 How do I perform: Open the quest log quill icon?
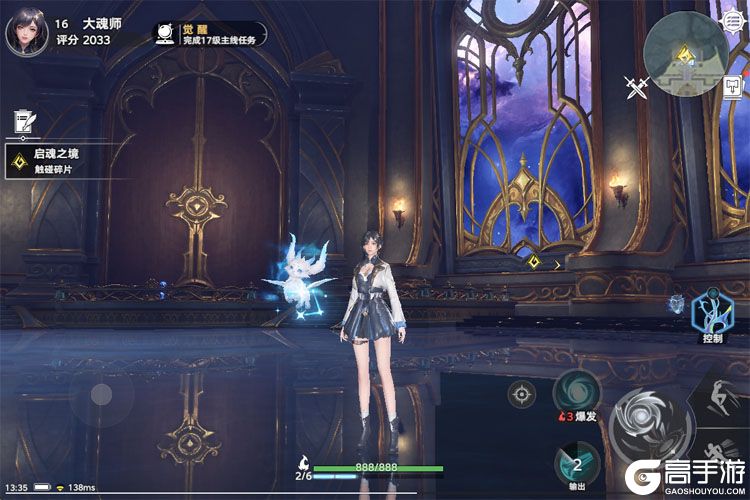point(21,123)
